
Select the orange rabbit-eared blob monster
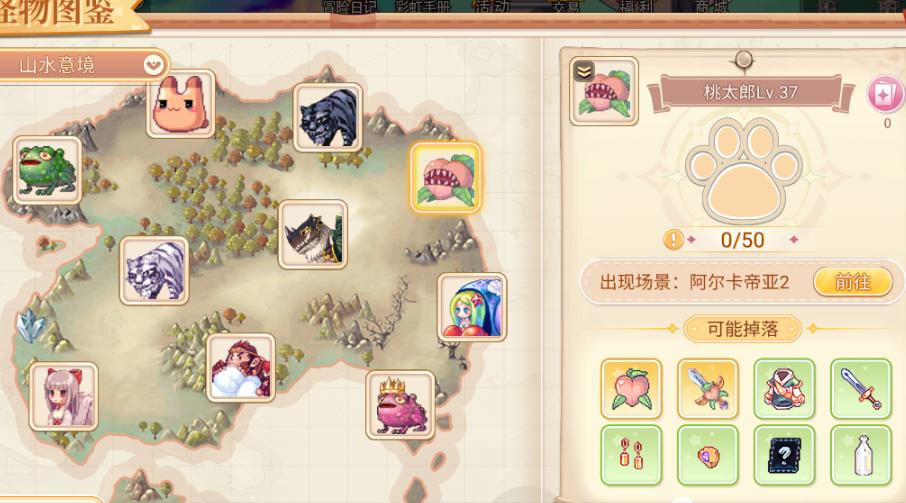point(181,104)
